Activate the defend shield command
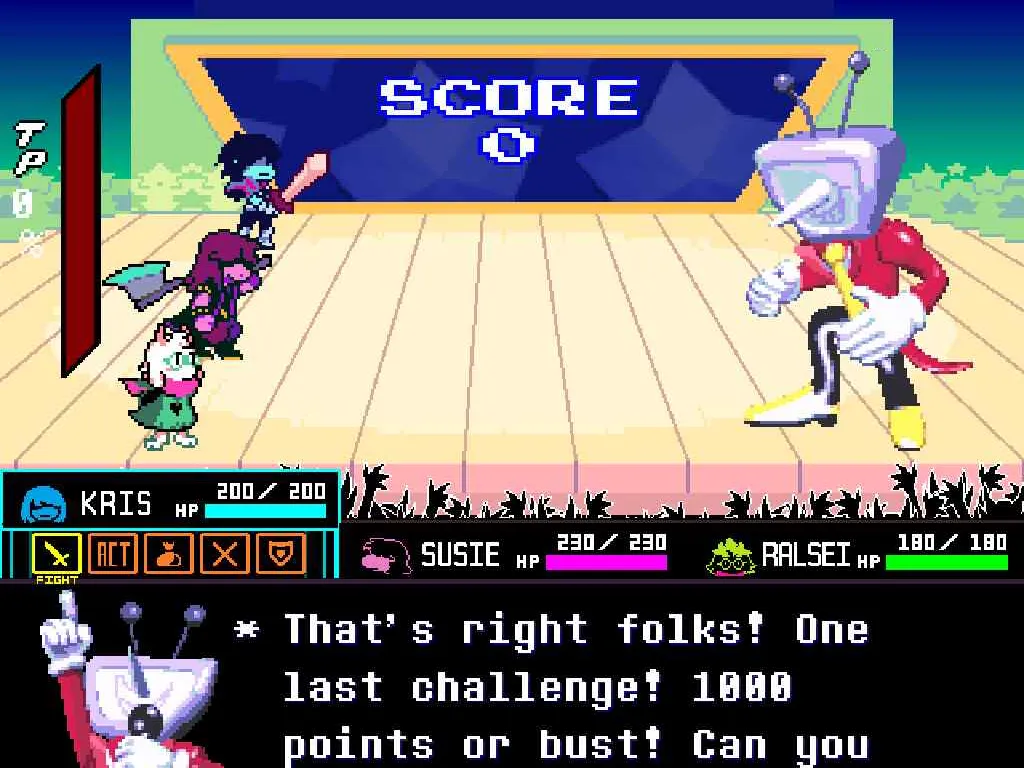The image size is (1024, 768). [x=281, y=552]
